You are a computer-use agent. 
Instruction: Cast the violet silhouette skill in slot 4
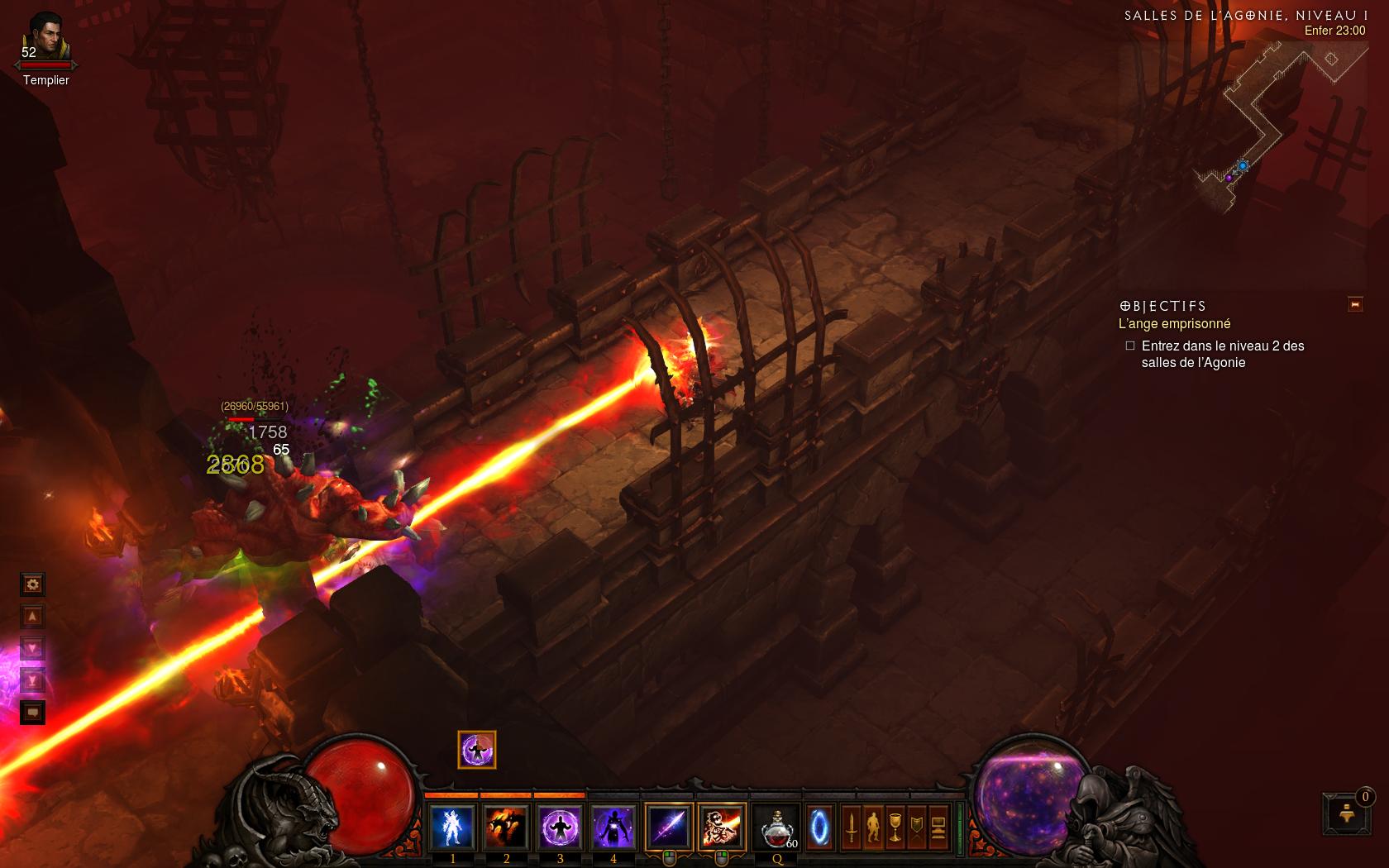(613, 827)
